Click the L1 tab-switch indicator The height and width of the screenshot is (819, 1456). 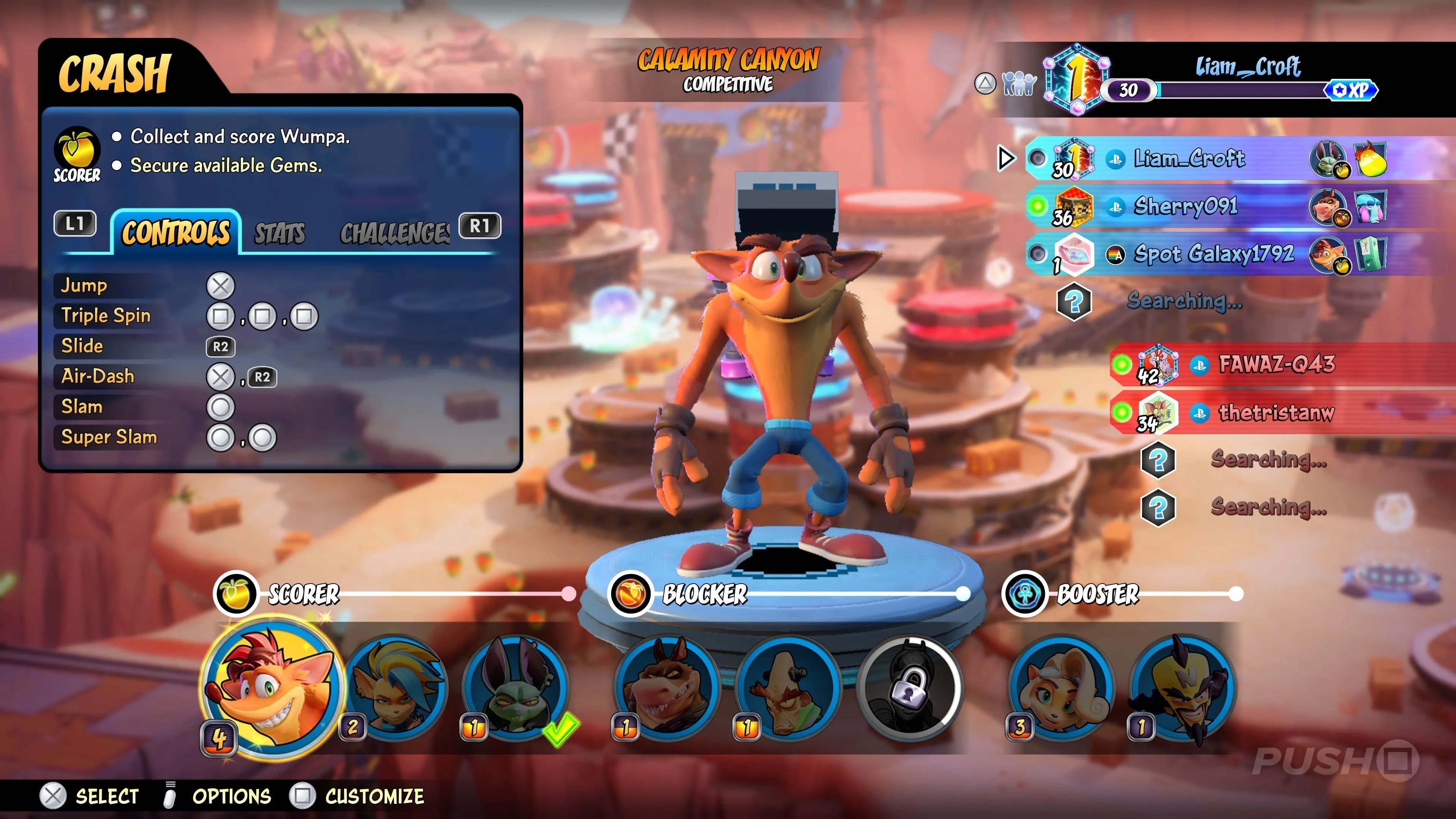coord(75,225)
